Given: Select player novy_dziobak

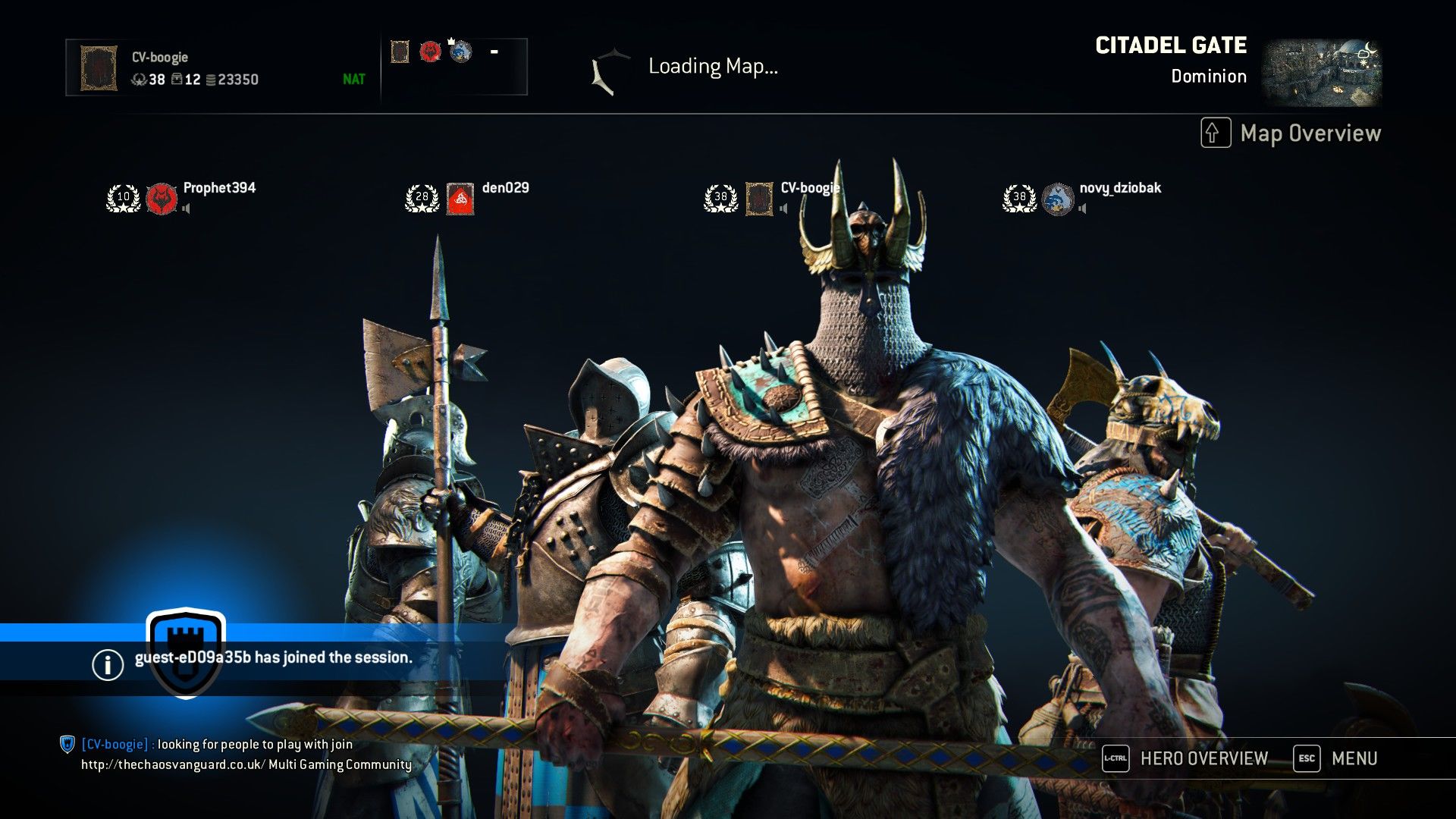Looking at the screenshot, I should tap(1119, 188).
